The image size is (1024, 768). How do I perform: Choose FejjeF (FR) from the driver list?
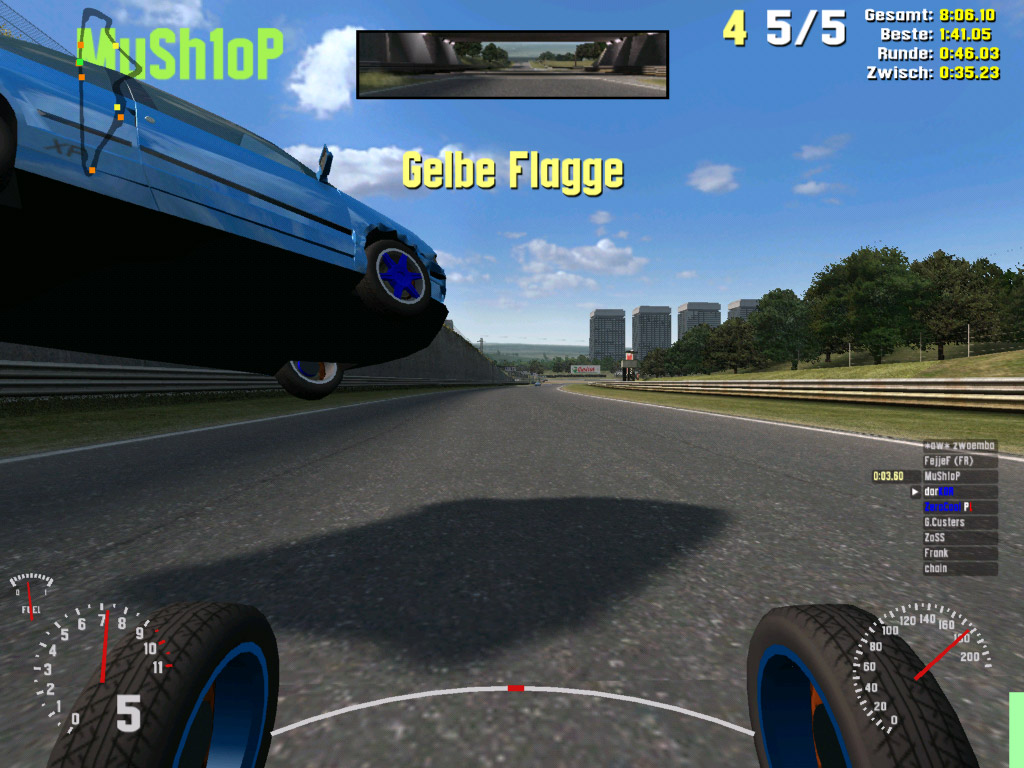(959, 461)
